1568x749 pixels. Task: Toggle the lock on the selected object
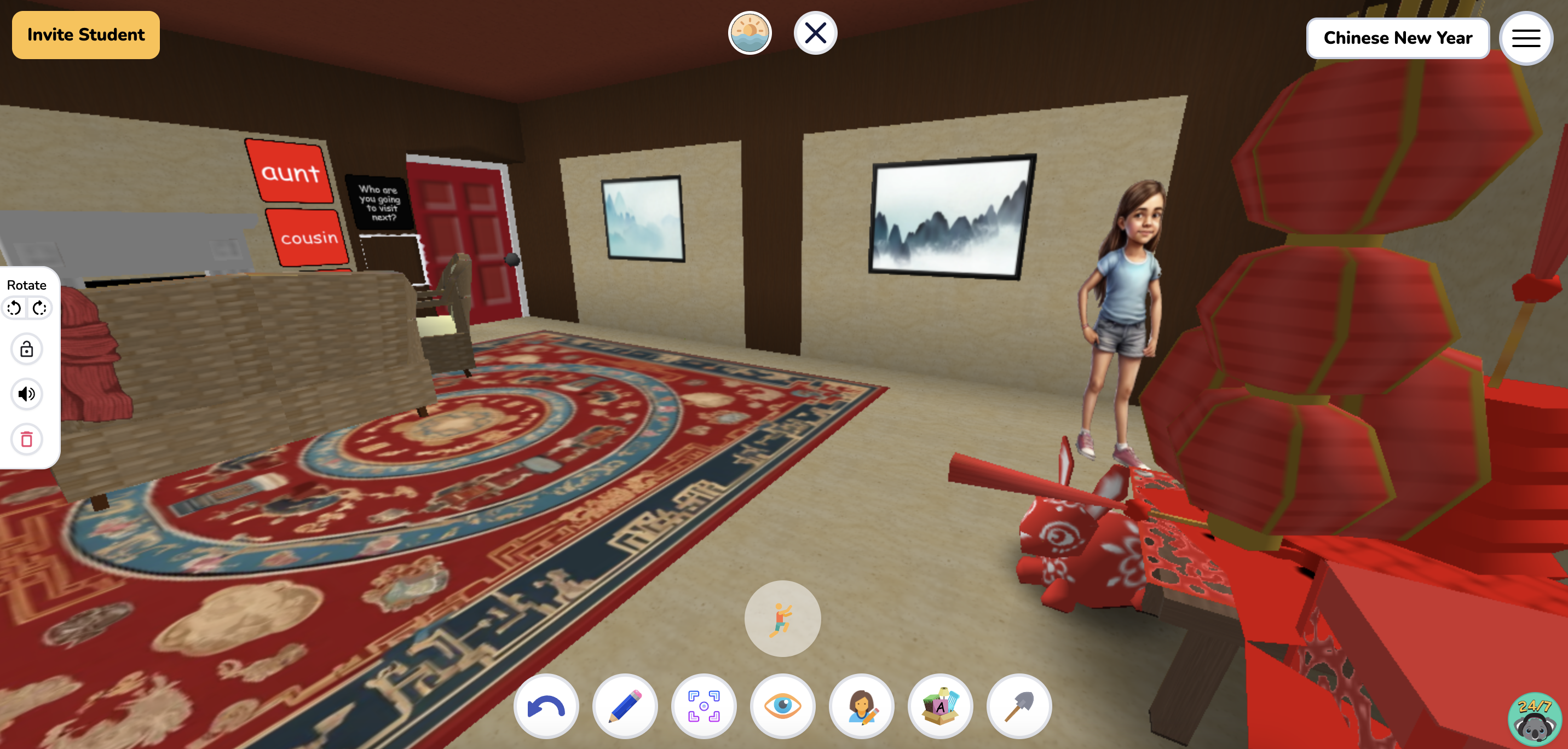tap(26, 349)
